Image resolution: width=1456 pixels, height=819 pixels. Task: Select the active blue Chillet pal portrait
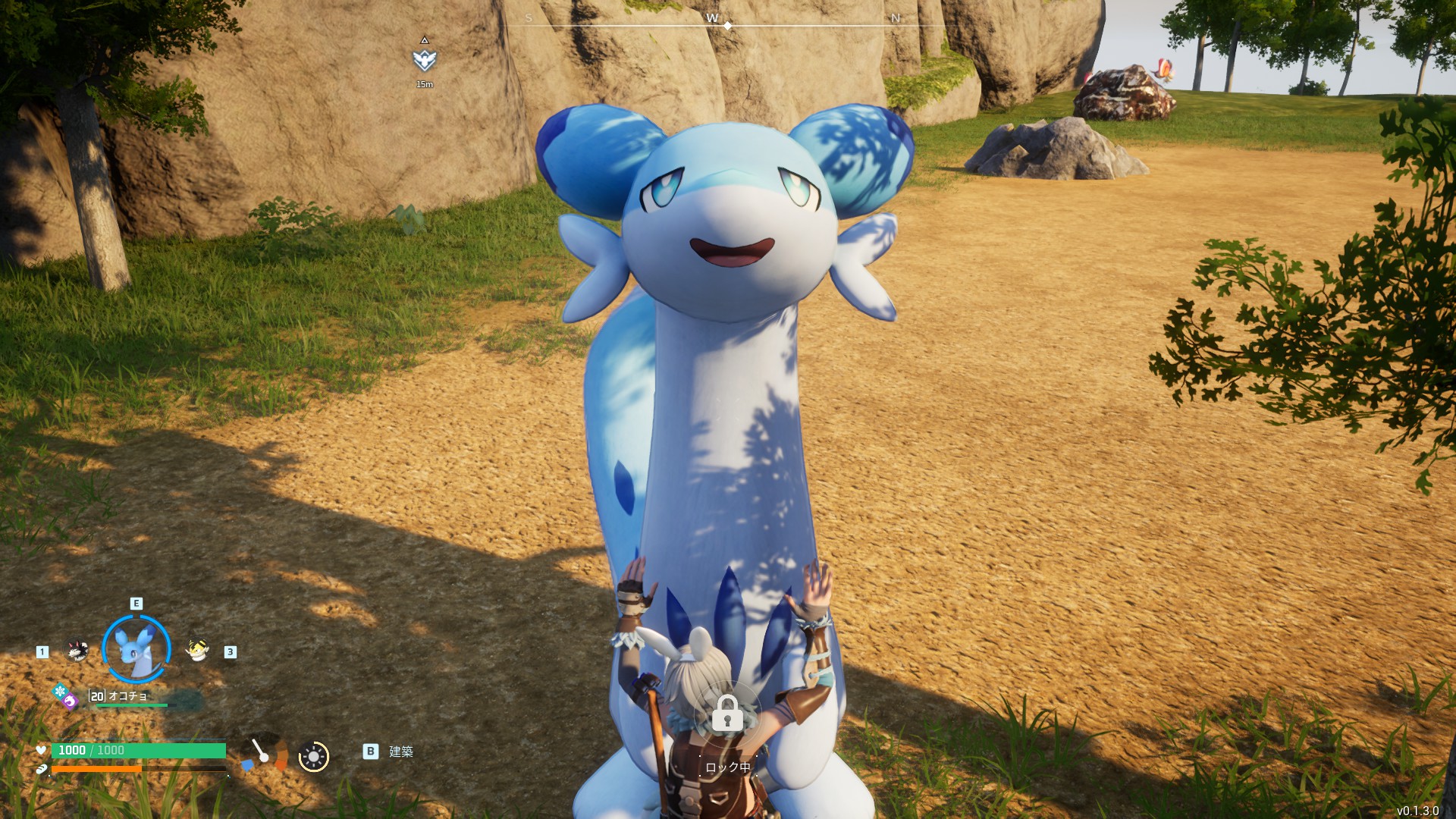136,649
